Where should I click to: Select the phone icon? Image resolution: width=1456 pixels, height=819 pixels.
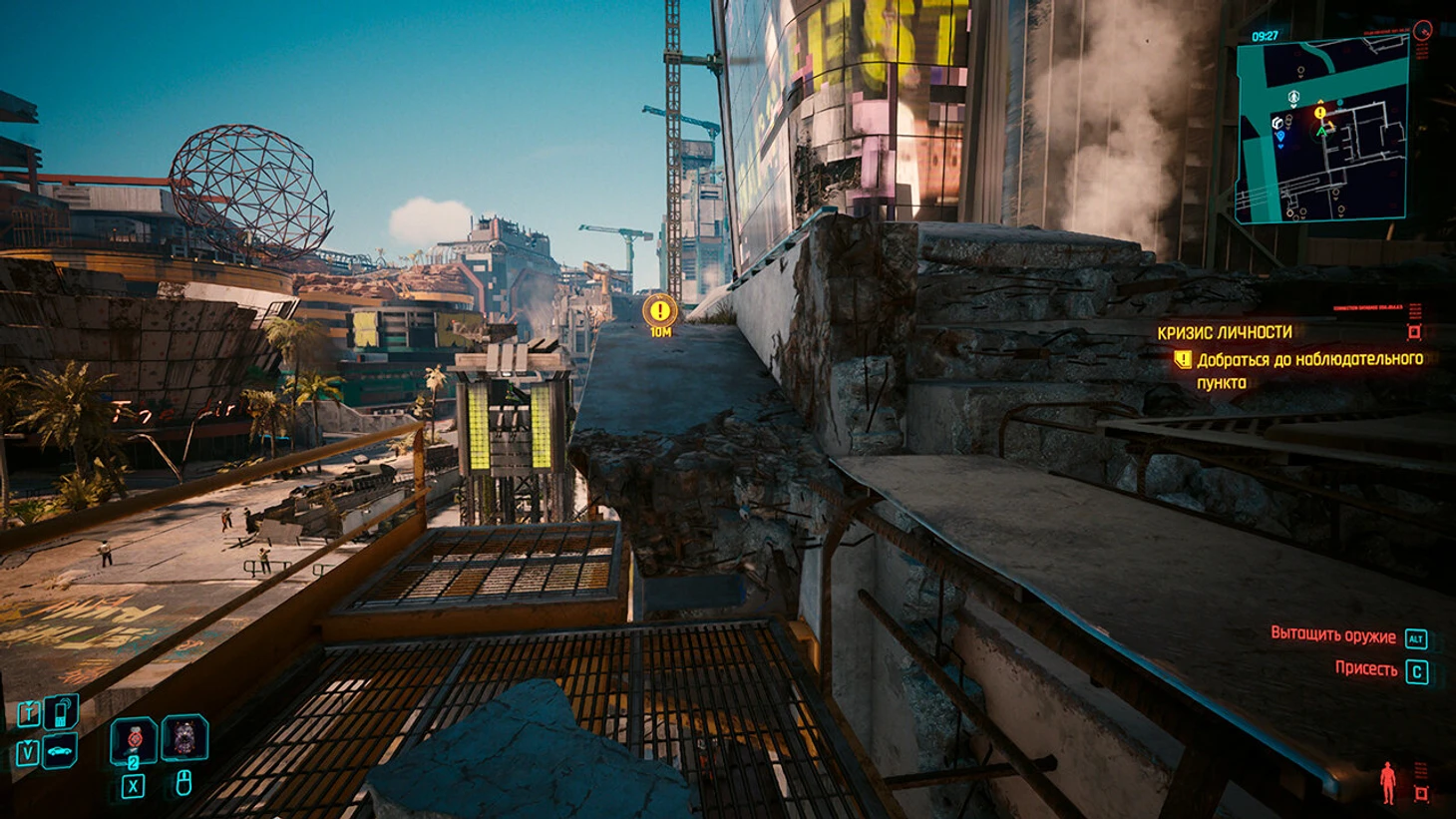point(62,711)
